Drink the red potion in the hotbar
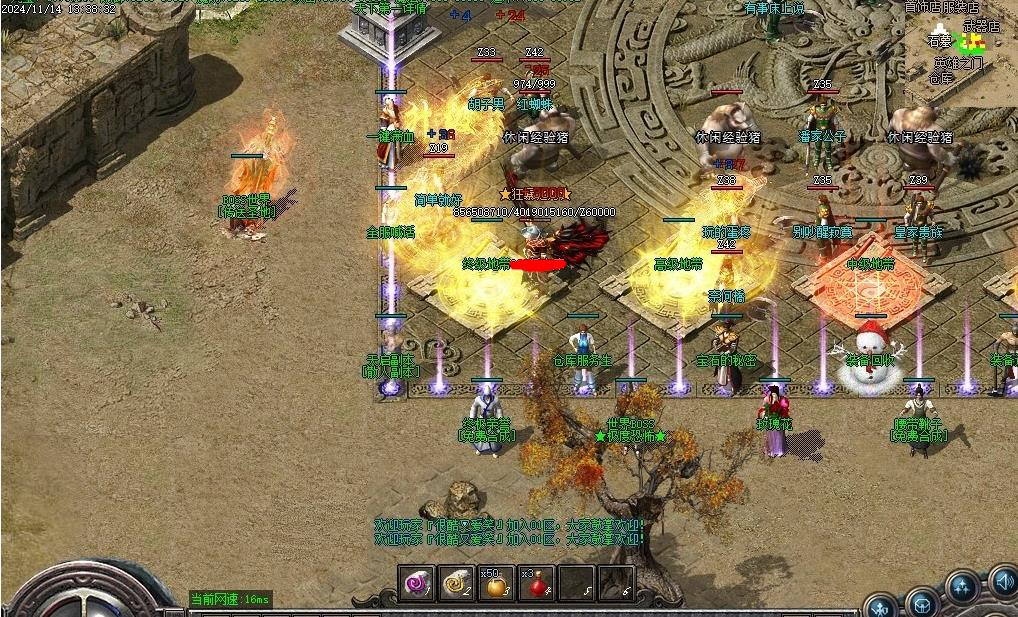 tap(536, 584)
